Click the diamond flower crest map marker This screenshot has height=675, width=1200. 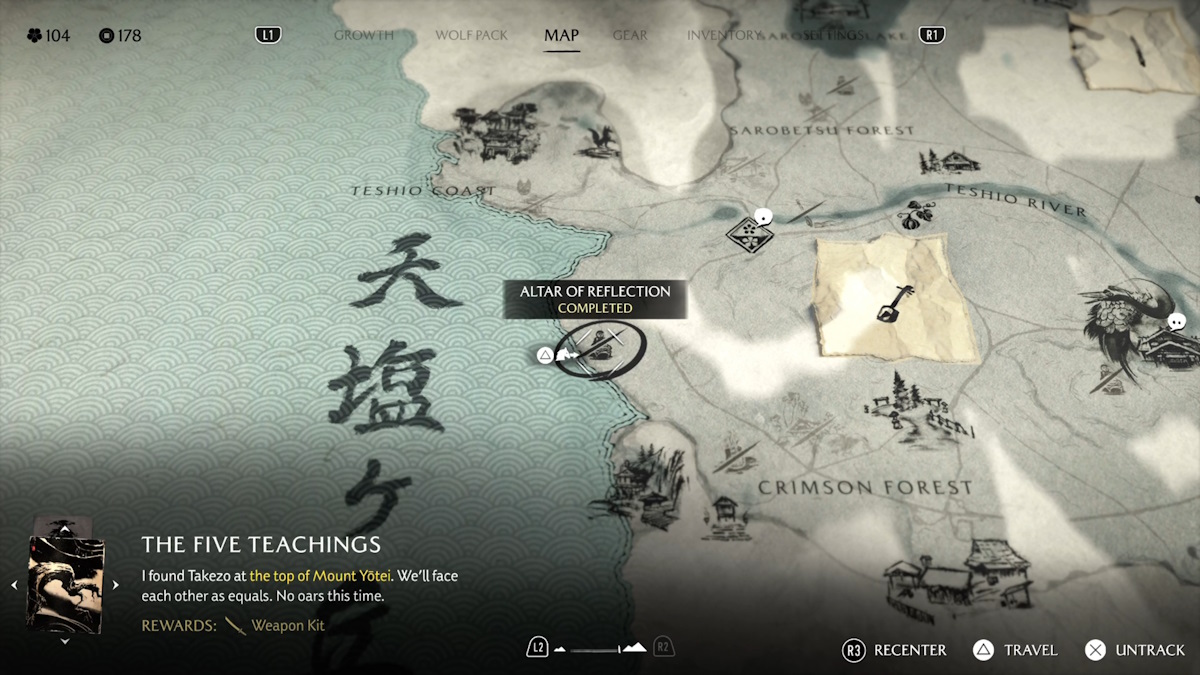(x=745, y=233)
